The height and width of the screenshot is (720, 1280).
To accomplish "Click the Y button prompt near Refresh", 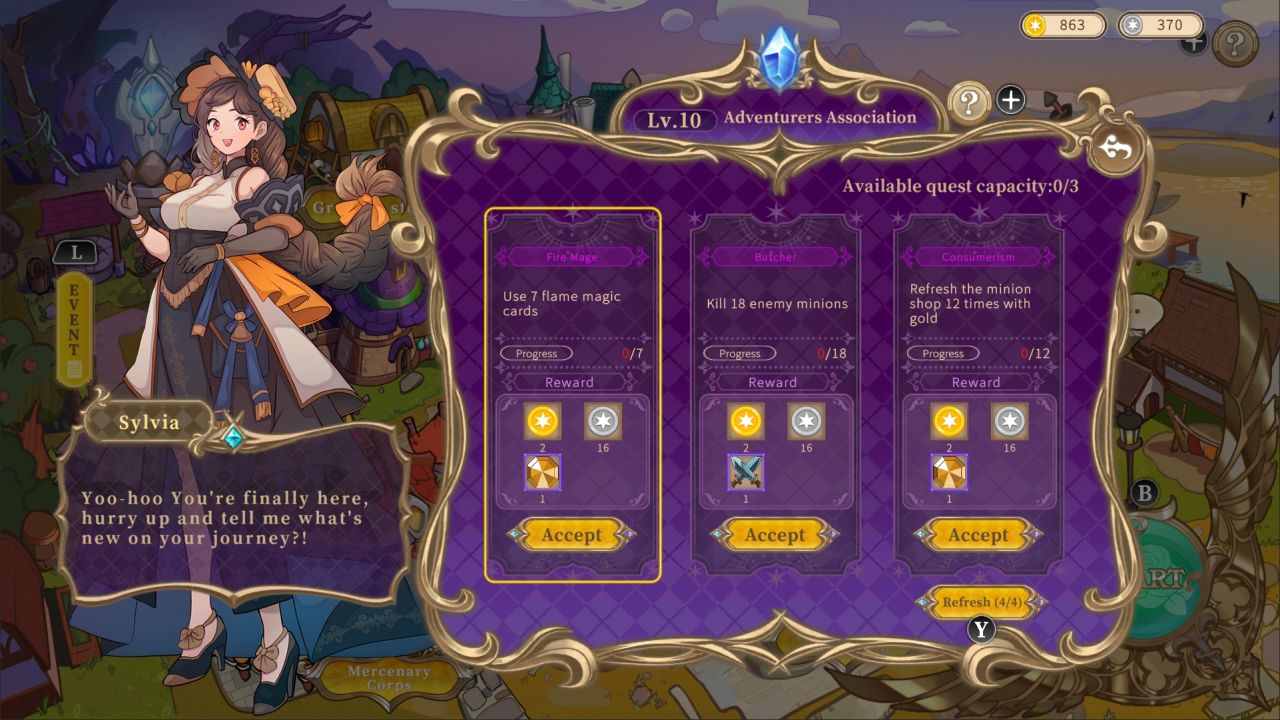I will pyautogui.click(x=981, y=630).
